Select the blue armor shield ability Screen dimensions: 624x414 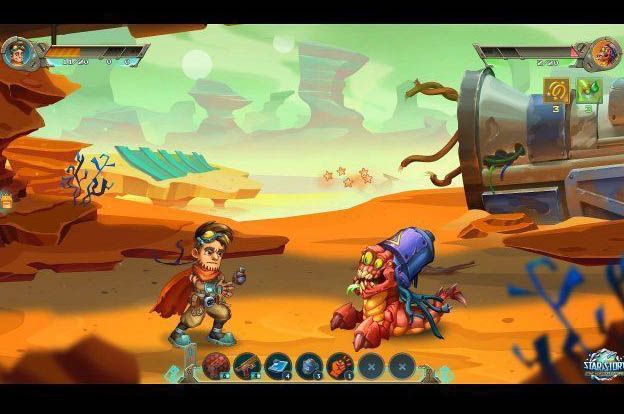coord(309,365)
